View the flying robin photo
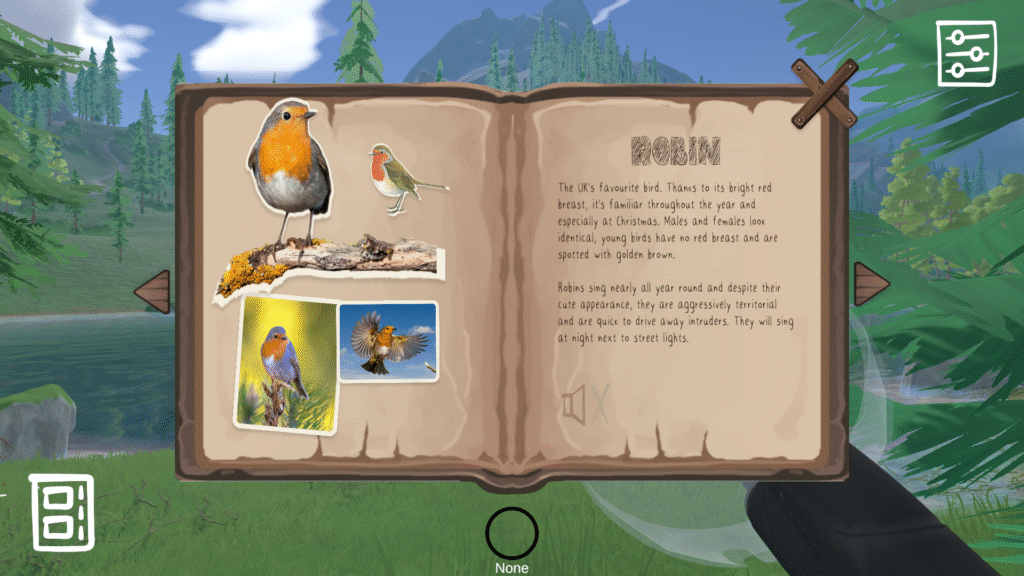Viewport: 1024px width, 576px height. (x=388, y=341)
